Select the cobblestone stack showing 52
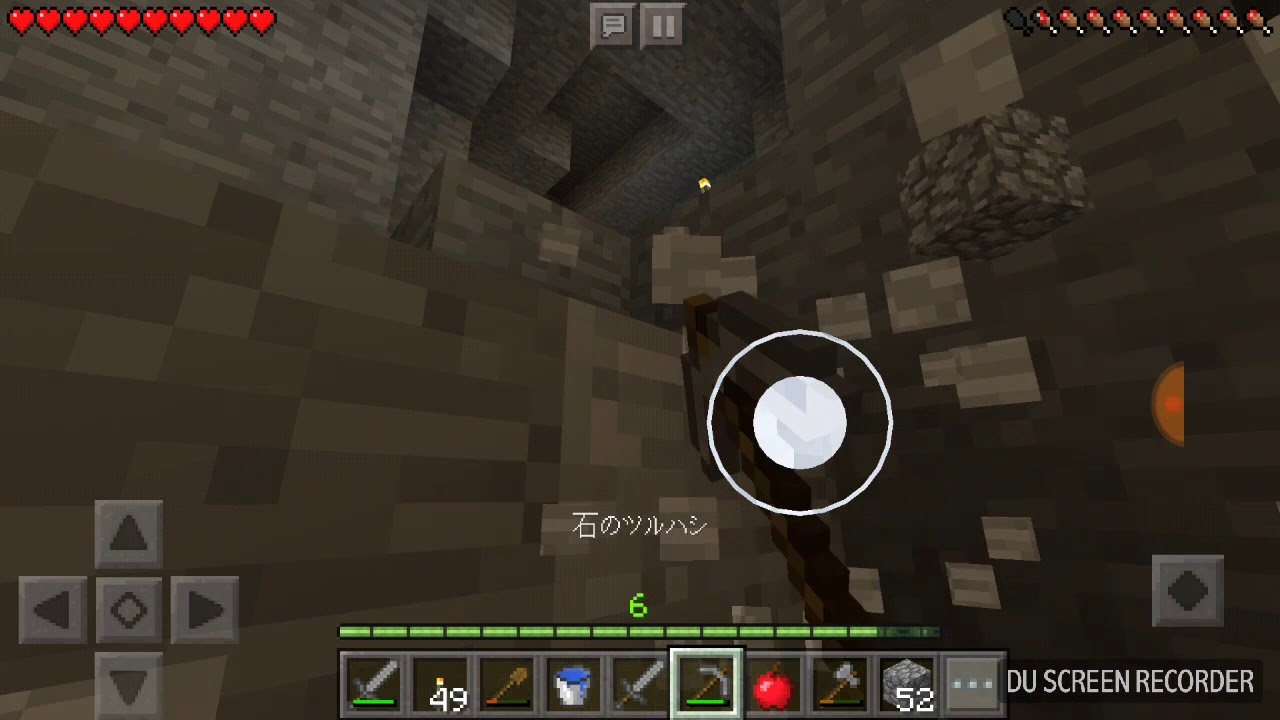 [906, 683]
